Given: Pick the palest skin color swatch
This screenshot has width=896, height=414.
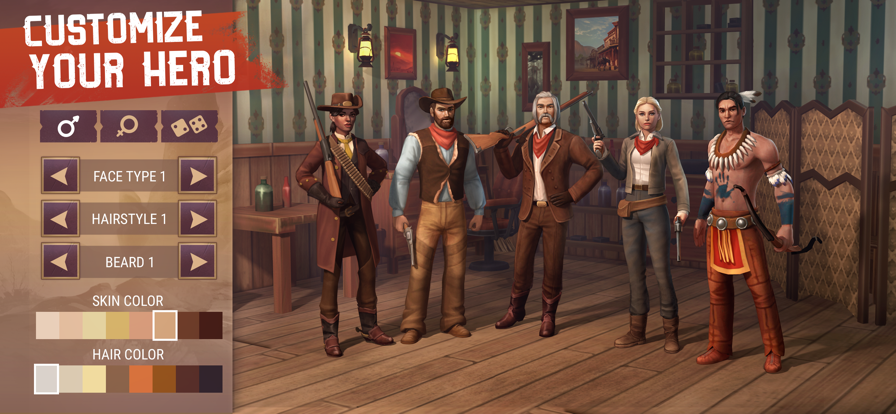Looking at the screenshot, I should (x=48, y=326).
